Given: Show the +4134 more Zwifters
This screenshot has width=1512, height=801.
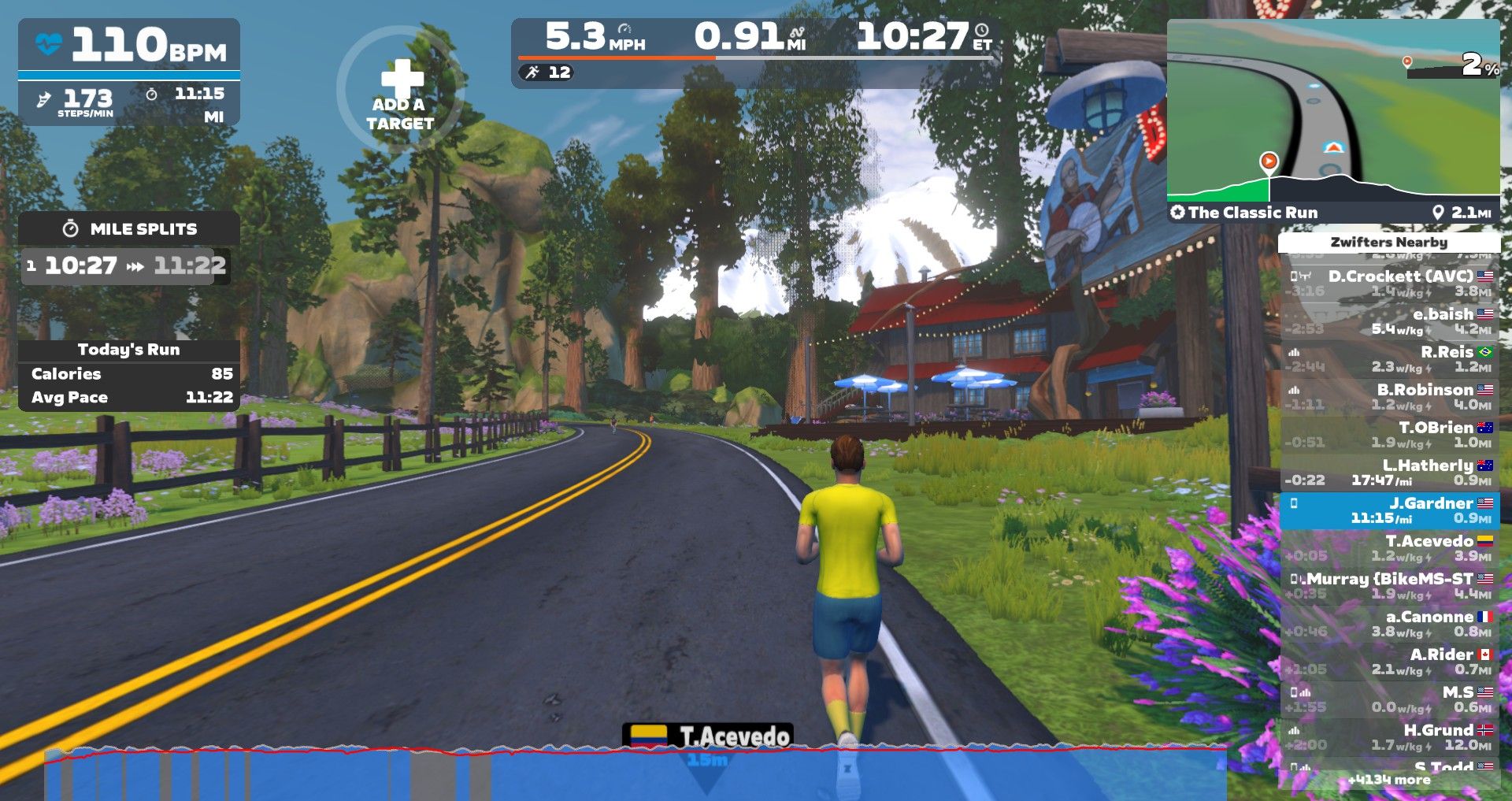Looking at the screenshot, I should click(x=1388, y=780).
